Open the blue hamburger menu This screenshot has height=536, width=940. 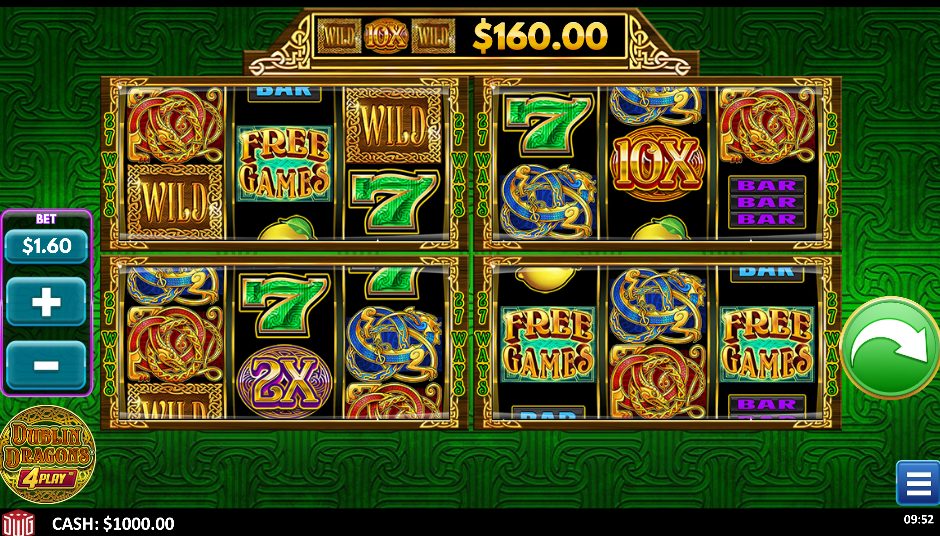coord(916,483)
